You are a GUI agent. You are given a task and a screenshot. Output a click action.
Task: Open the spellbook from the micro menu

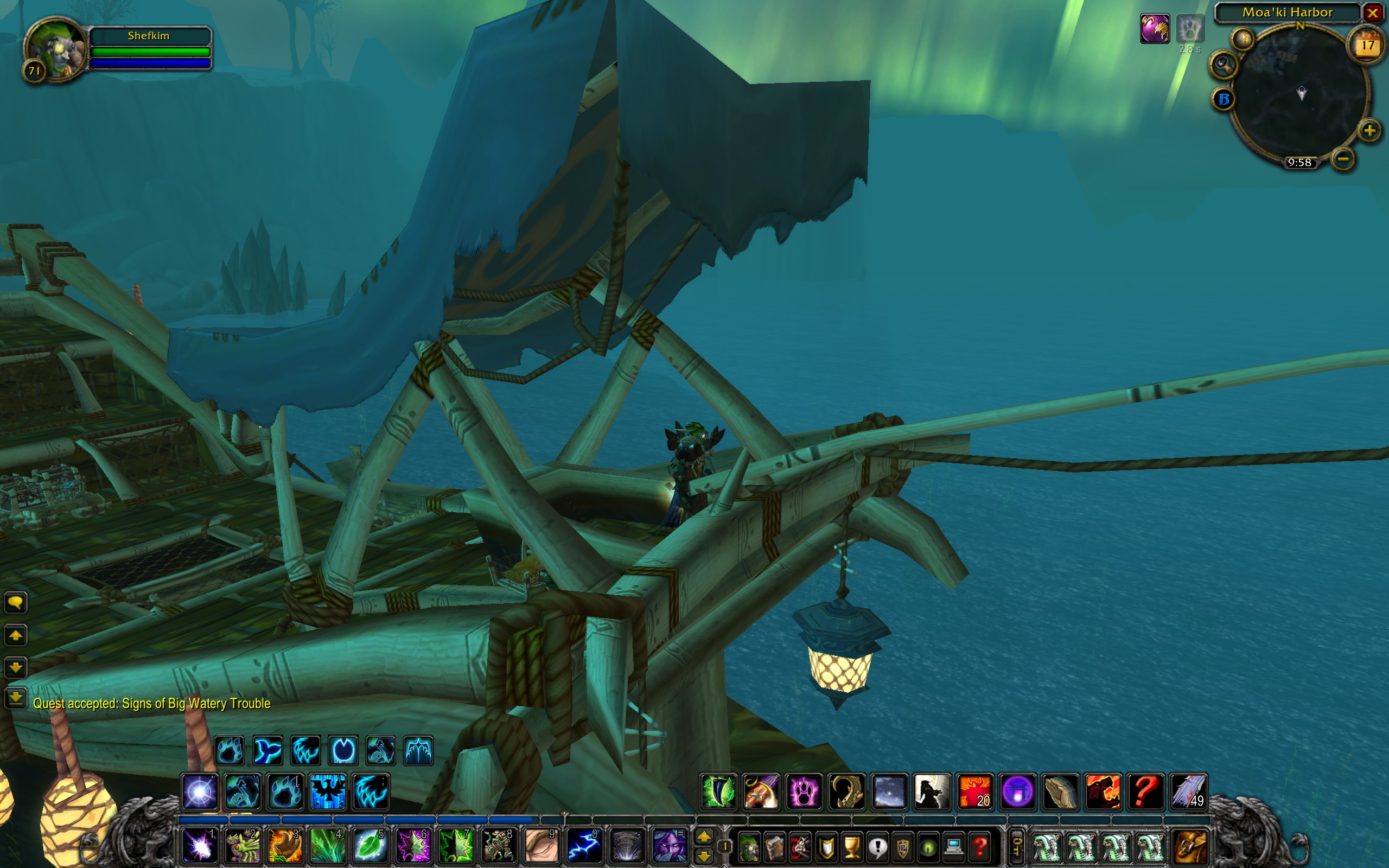coord(775,847)
